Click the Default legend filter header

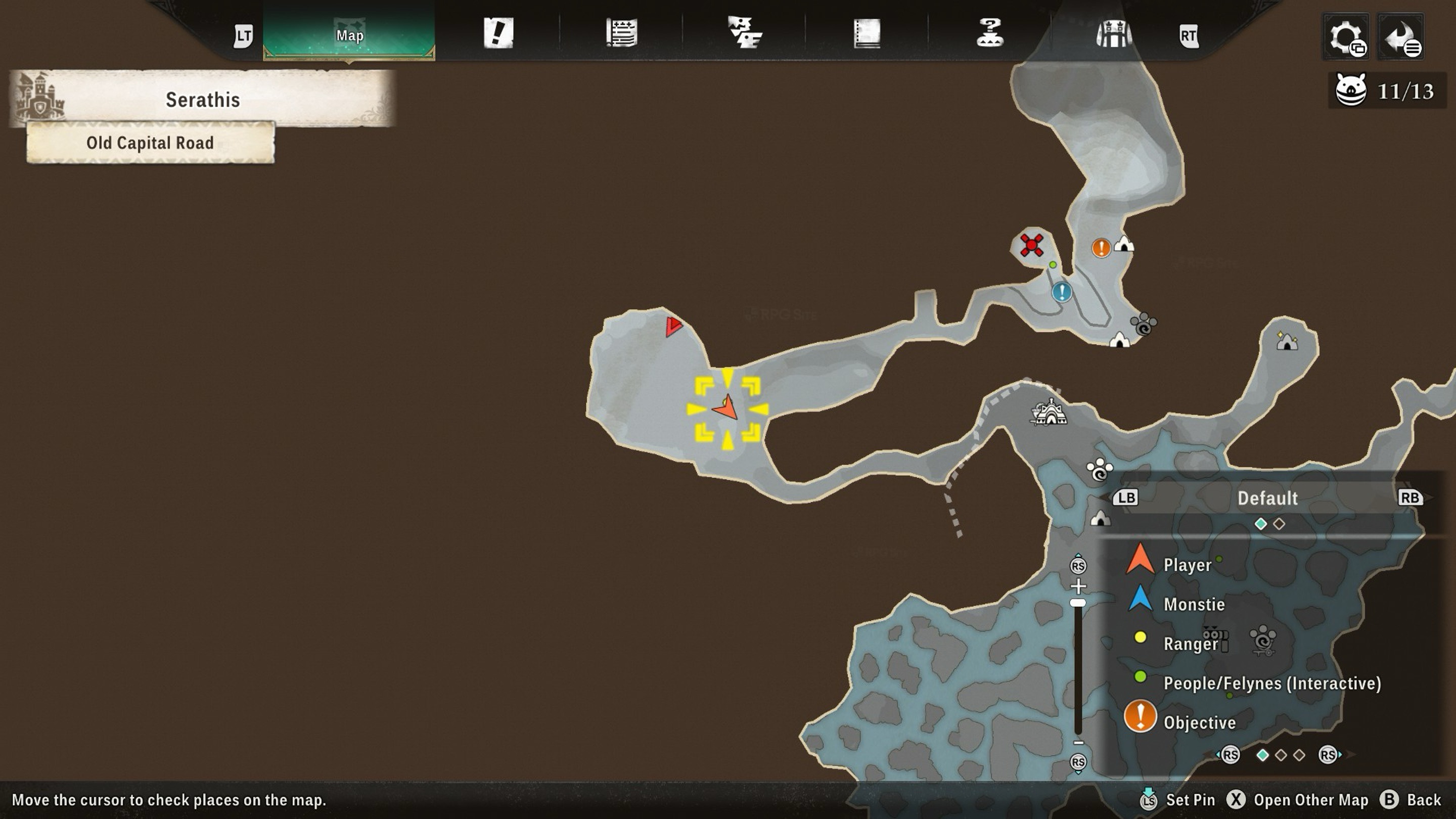point(1267,498)
